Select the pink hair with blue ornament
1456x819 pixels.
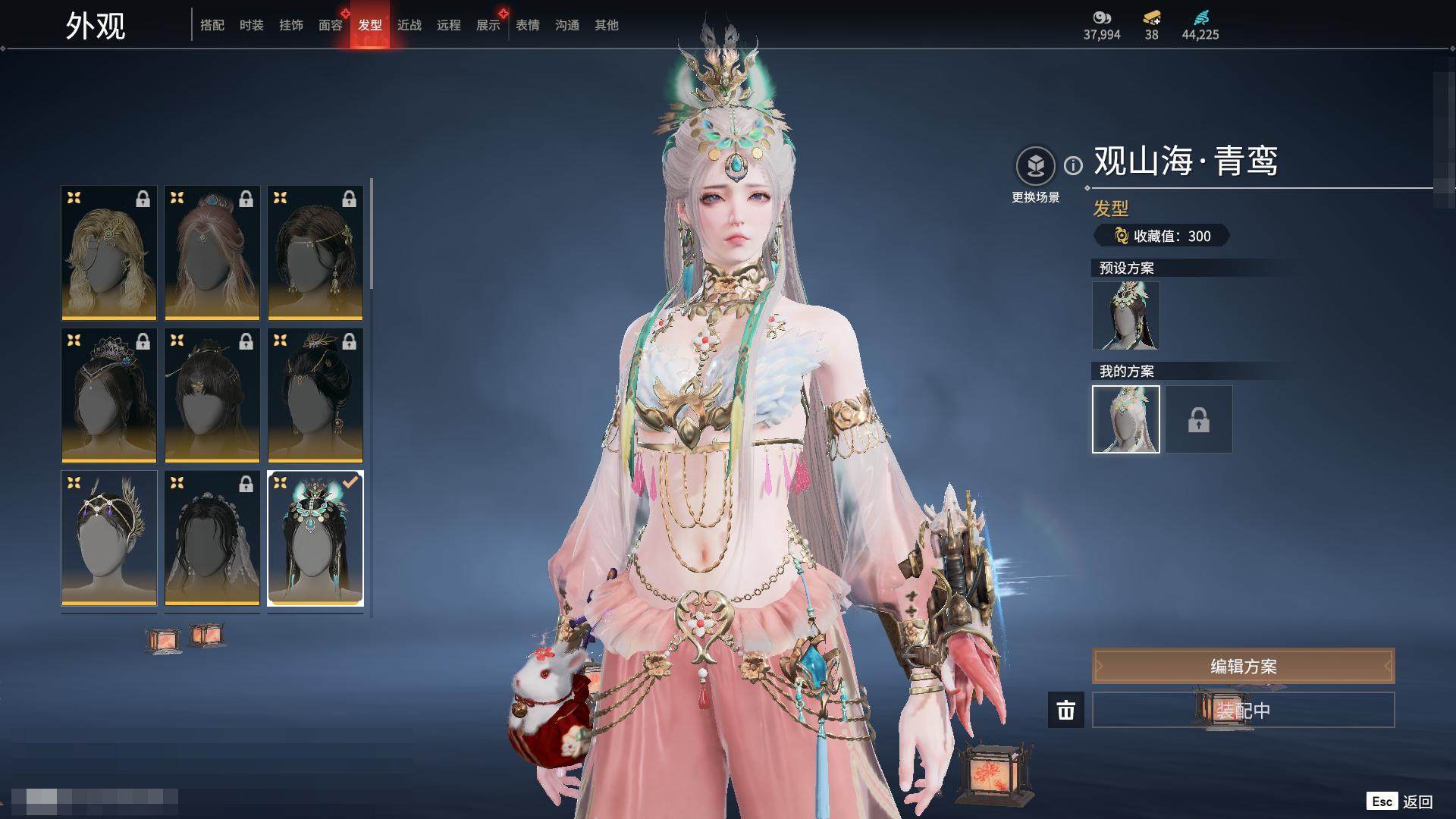(x=212, y=253)
